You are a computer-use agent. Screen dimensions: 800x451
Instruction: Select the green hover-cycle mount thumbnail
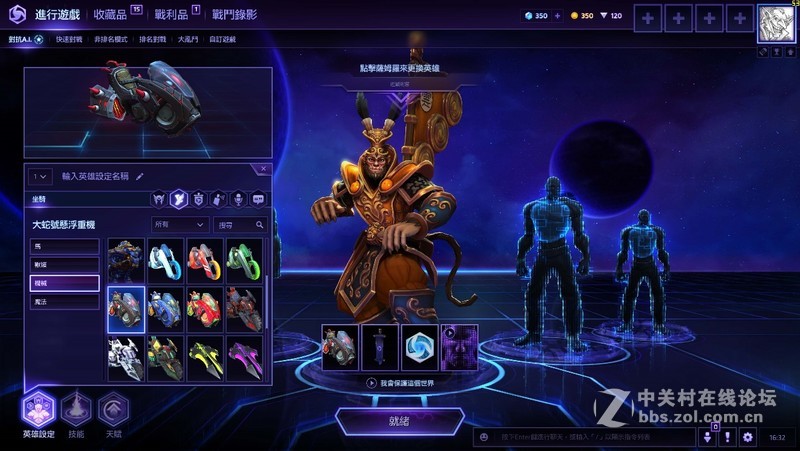(244, 261)
